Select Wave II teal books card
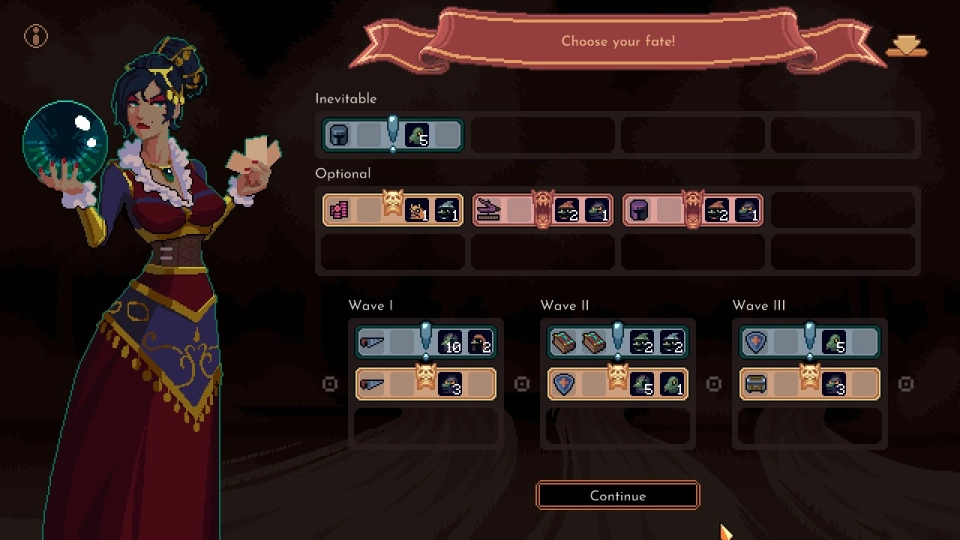Screen dimensions: 960x540 pyautogui.click(x=617, y=342)
